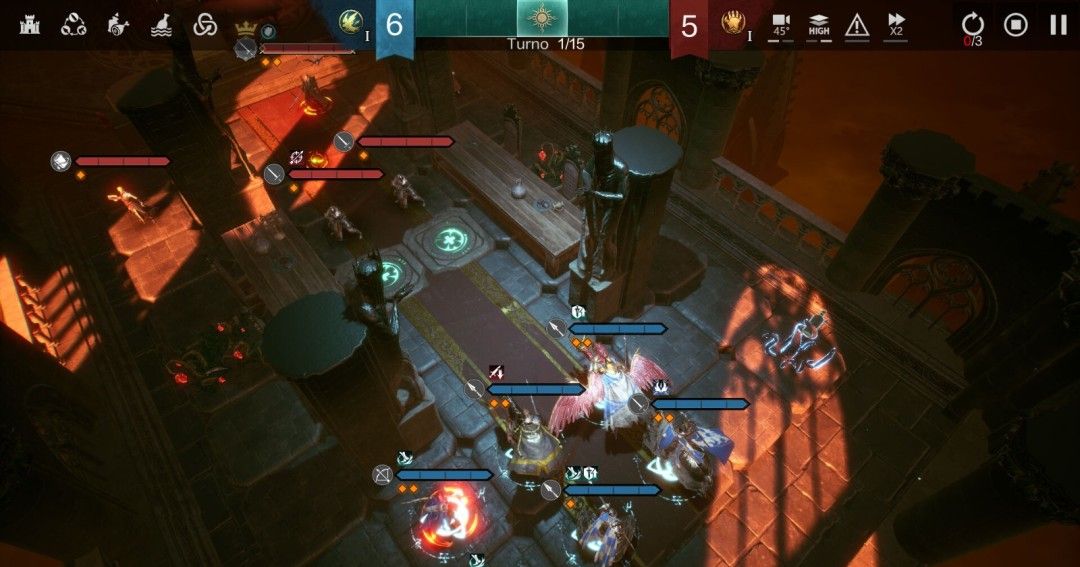This screenshot has height=567, width=1080.
Task: Click the triple knot icon
Action: pyautogui.click(x=205, y=24)
